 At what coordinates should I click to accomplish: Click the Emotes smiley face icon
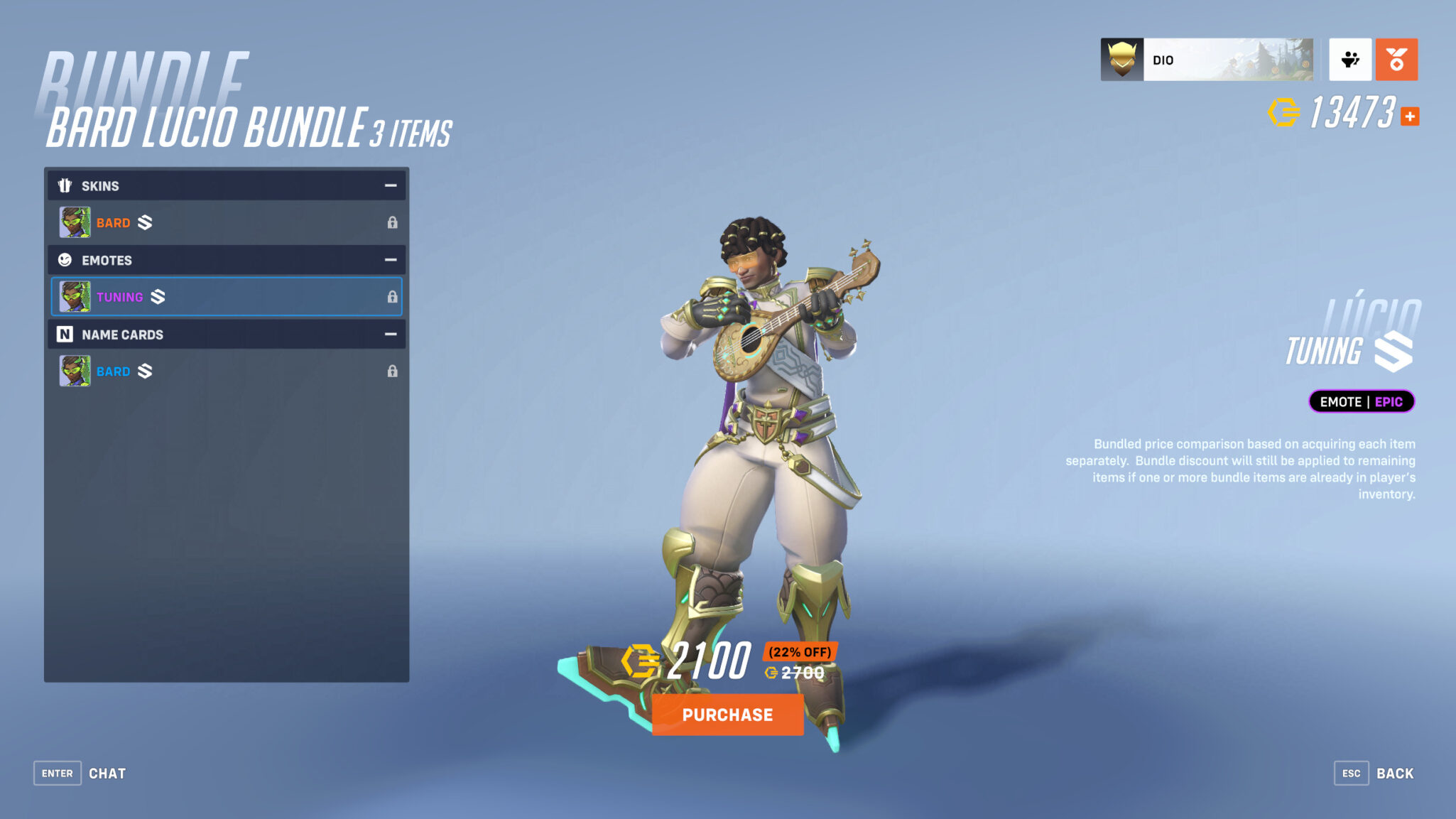point(65,260)
